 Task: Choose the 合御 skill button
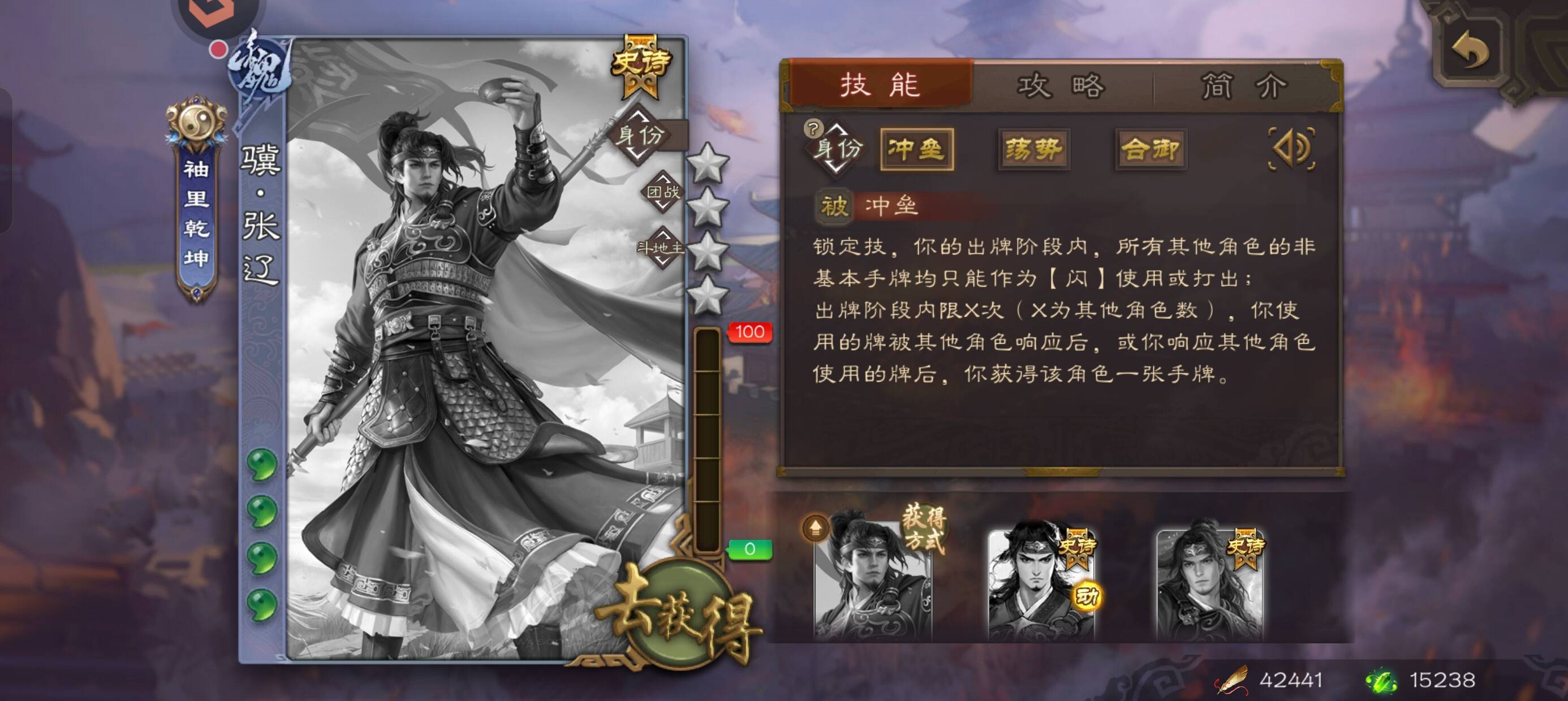(x=1150, y=149)
